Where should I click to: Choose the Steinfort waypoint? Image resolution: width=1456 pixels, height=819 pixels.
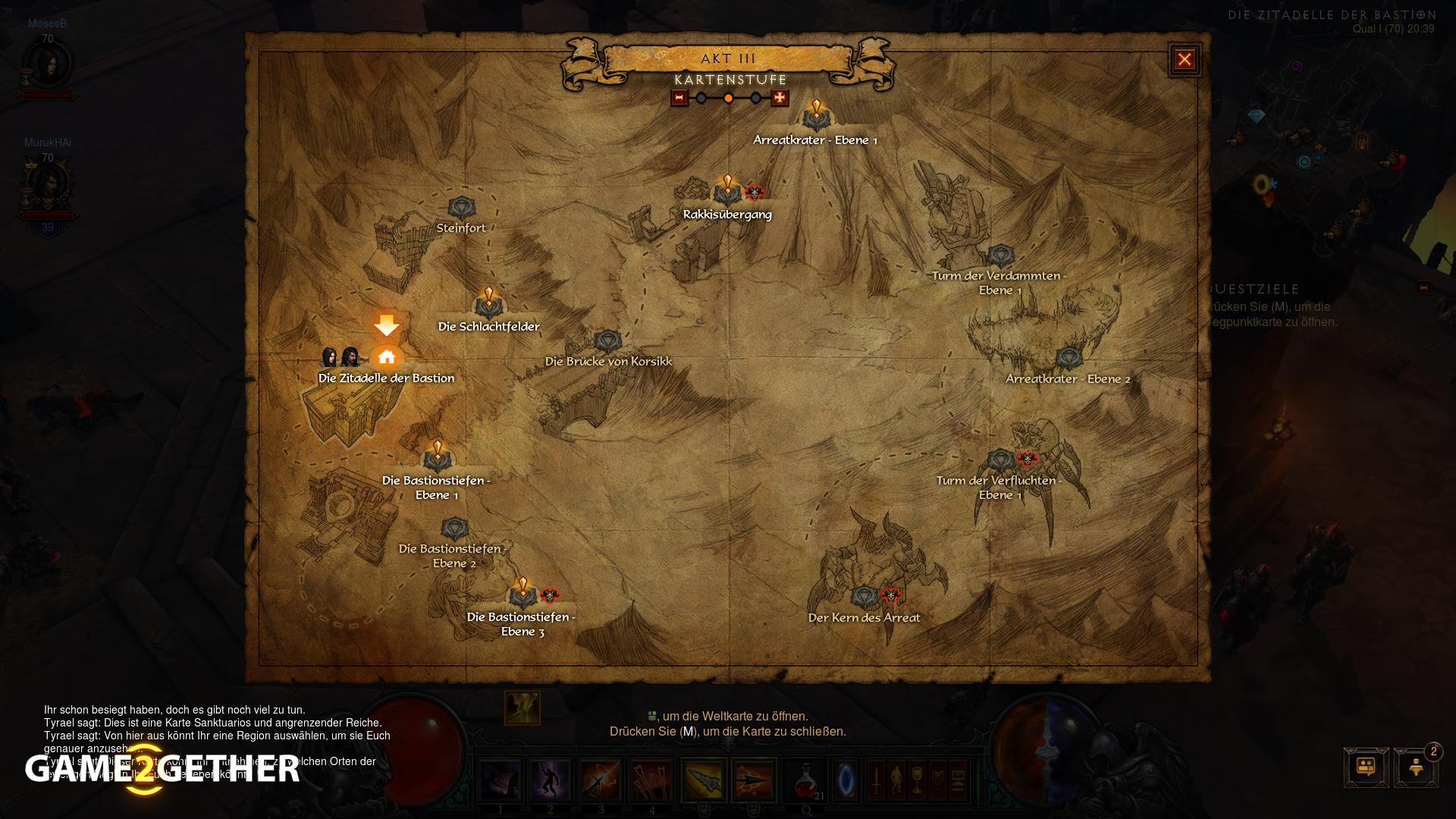[x=461, y=209]
